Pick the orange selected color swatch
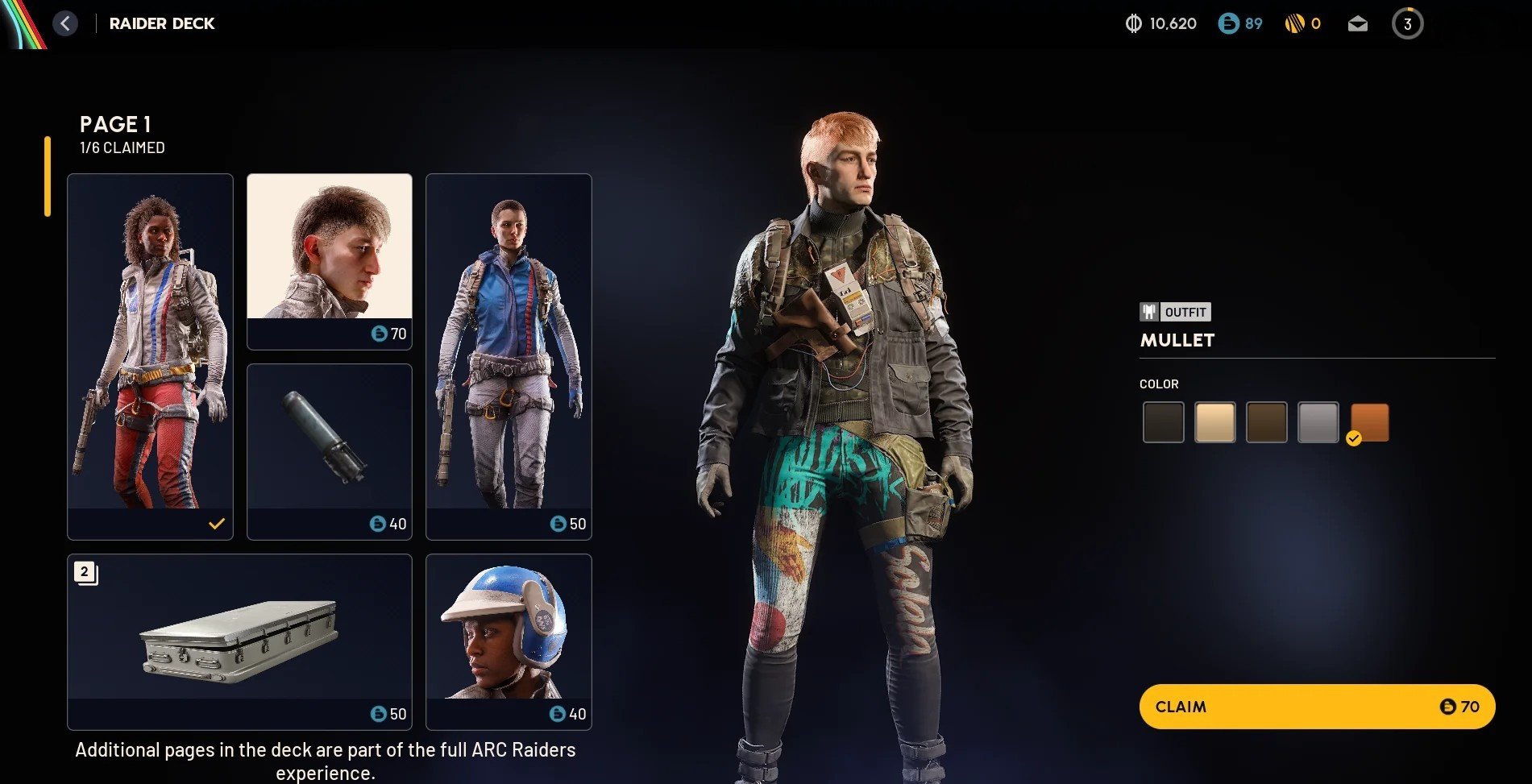This screenshot has width=1532, height=784. click(1368, 421)
